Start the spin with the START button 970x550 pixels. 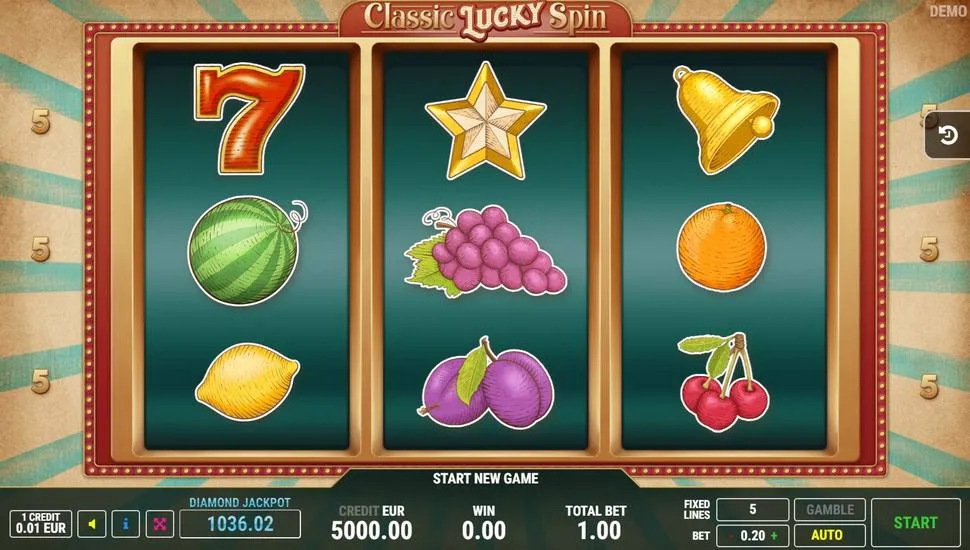pyautogui.click(x=915, y=522)
